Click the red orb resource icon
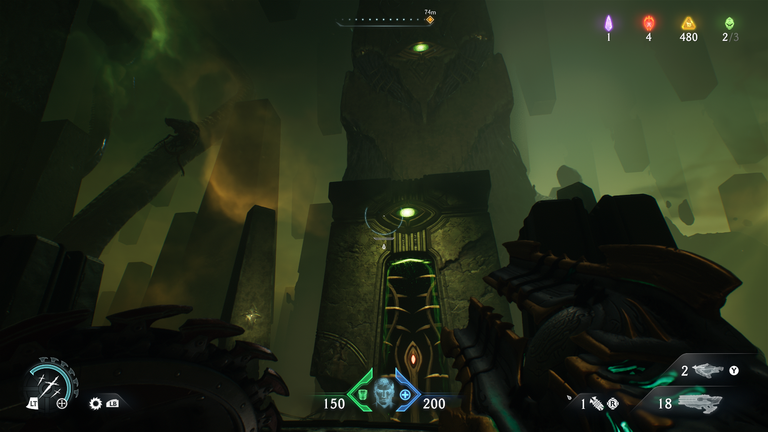This screenshot has height=432, width=768. 648,23
